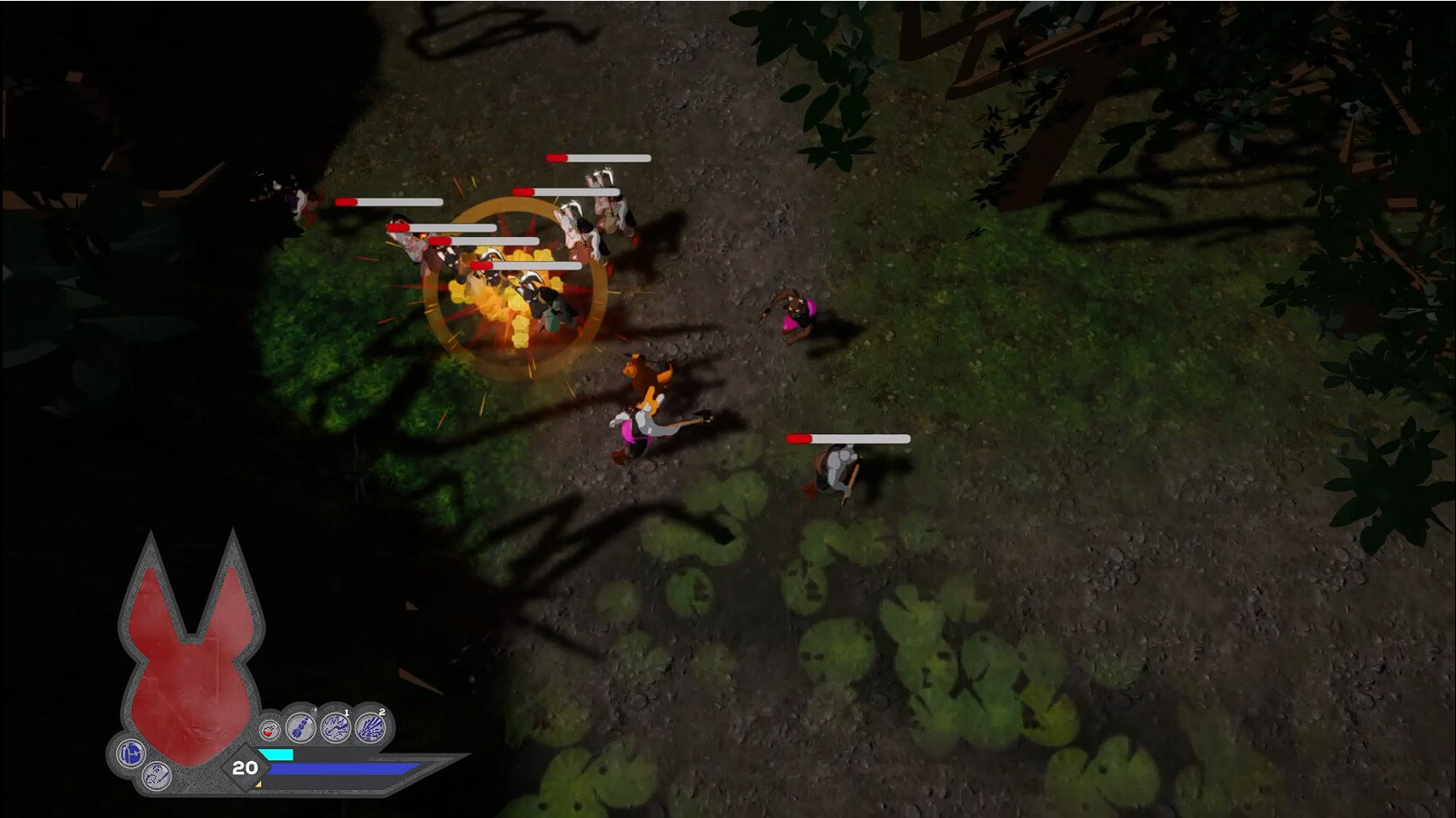This screenshot has width=1456, height=818.
Task: Use the red potion bowl icon
Action: coord(269,729)
